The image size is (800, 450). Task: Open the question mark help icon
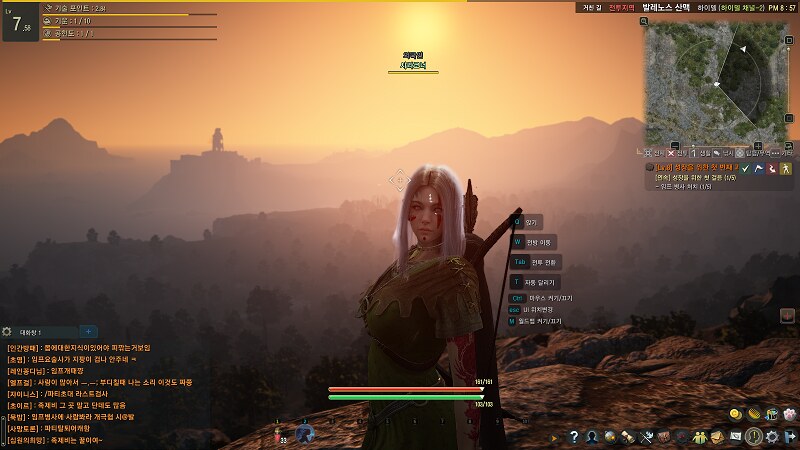575,437
